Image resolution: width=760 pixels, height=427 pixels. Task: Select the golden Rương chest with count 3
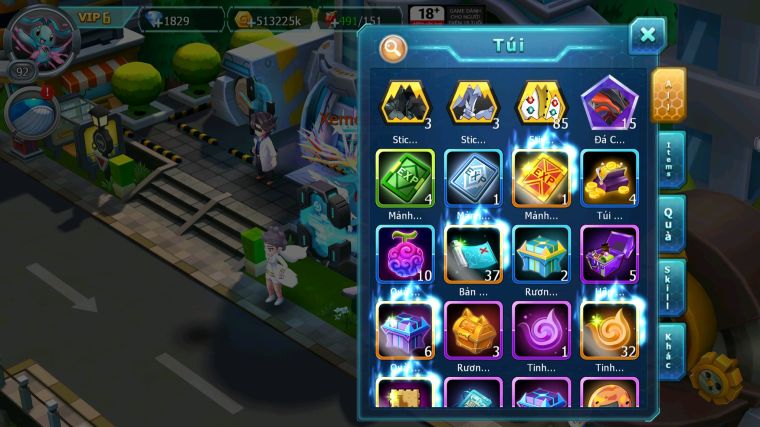pos(473,330)
